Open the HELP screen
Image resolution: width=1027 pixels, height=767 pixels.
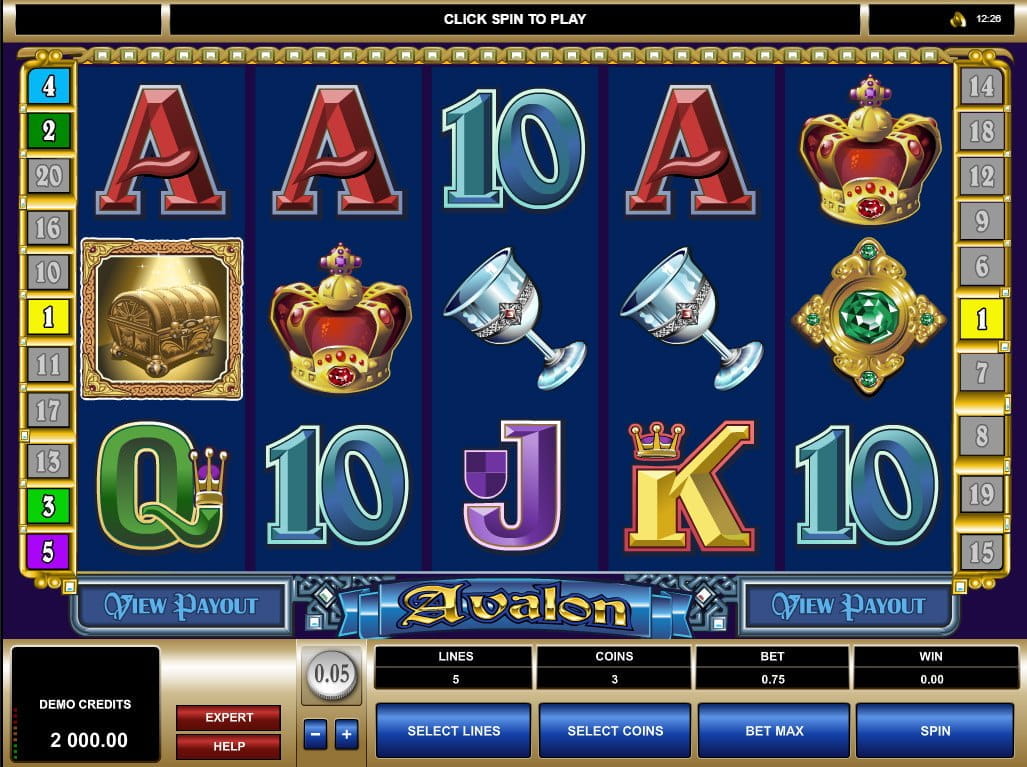point(228,746)
